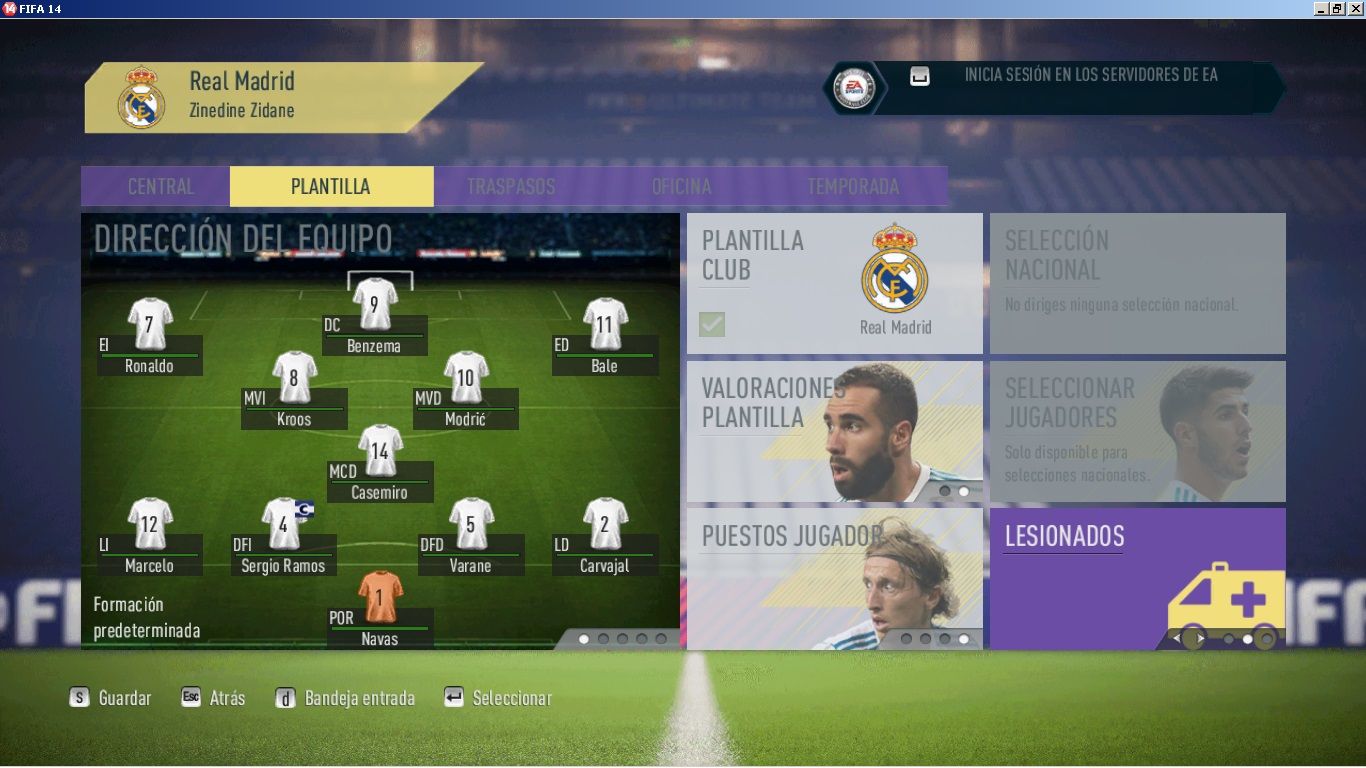Close the FIFA 14 window
The height and width of the screenshot is (768, 1366).
(1355, 8)
